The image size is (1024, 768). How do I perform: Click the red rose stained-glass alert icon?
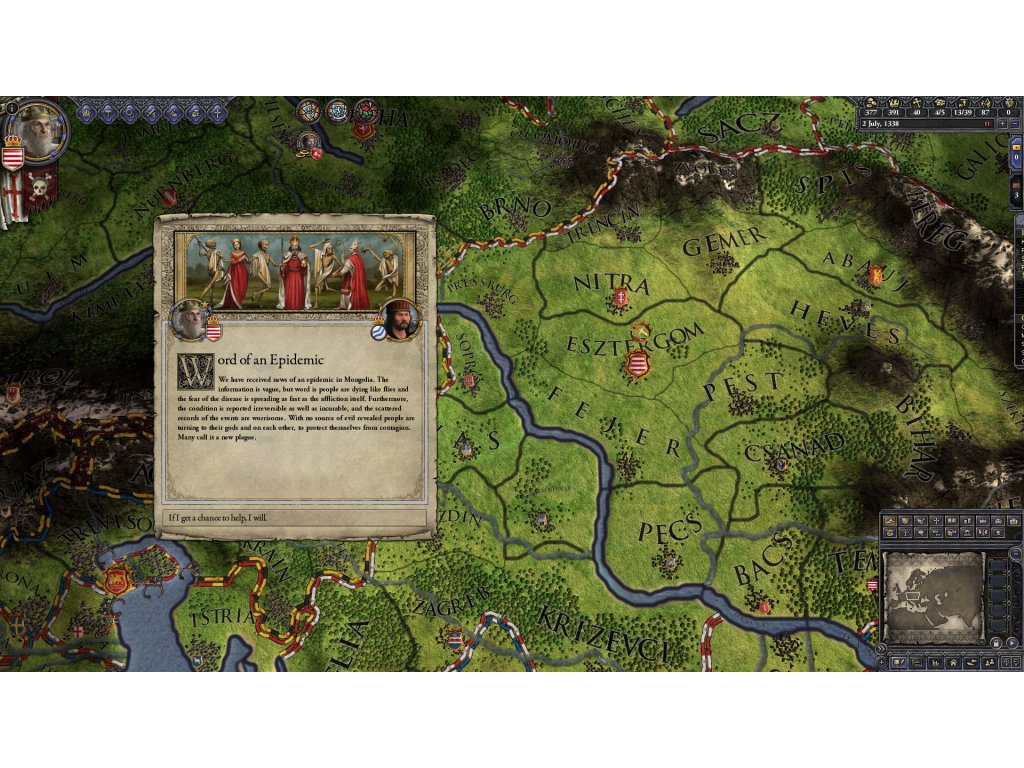(366, 112)
